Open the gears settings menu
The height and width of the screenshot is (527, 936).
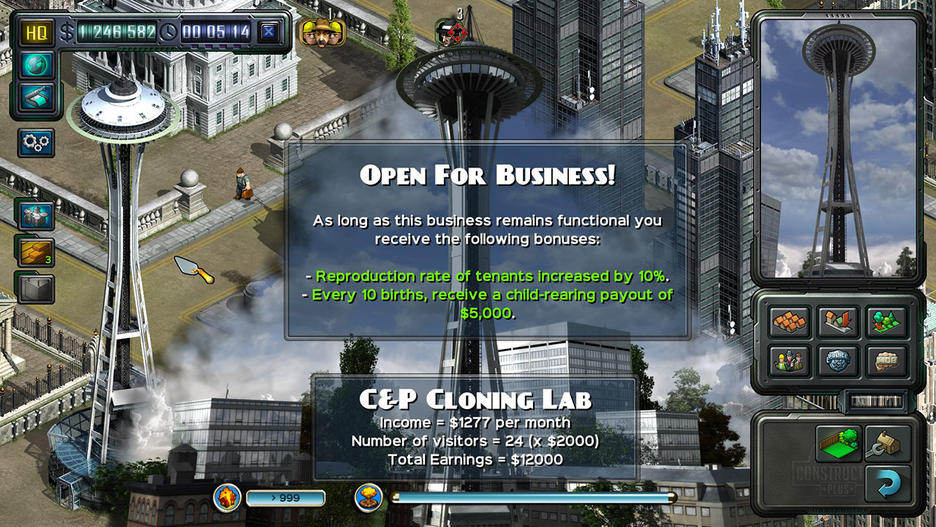36,142
